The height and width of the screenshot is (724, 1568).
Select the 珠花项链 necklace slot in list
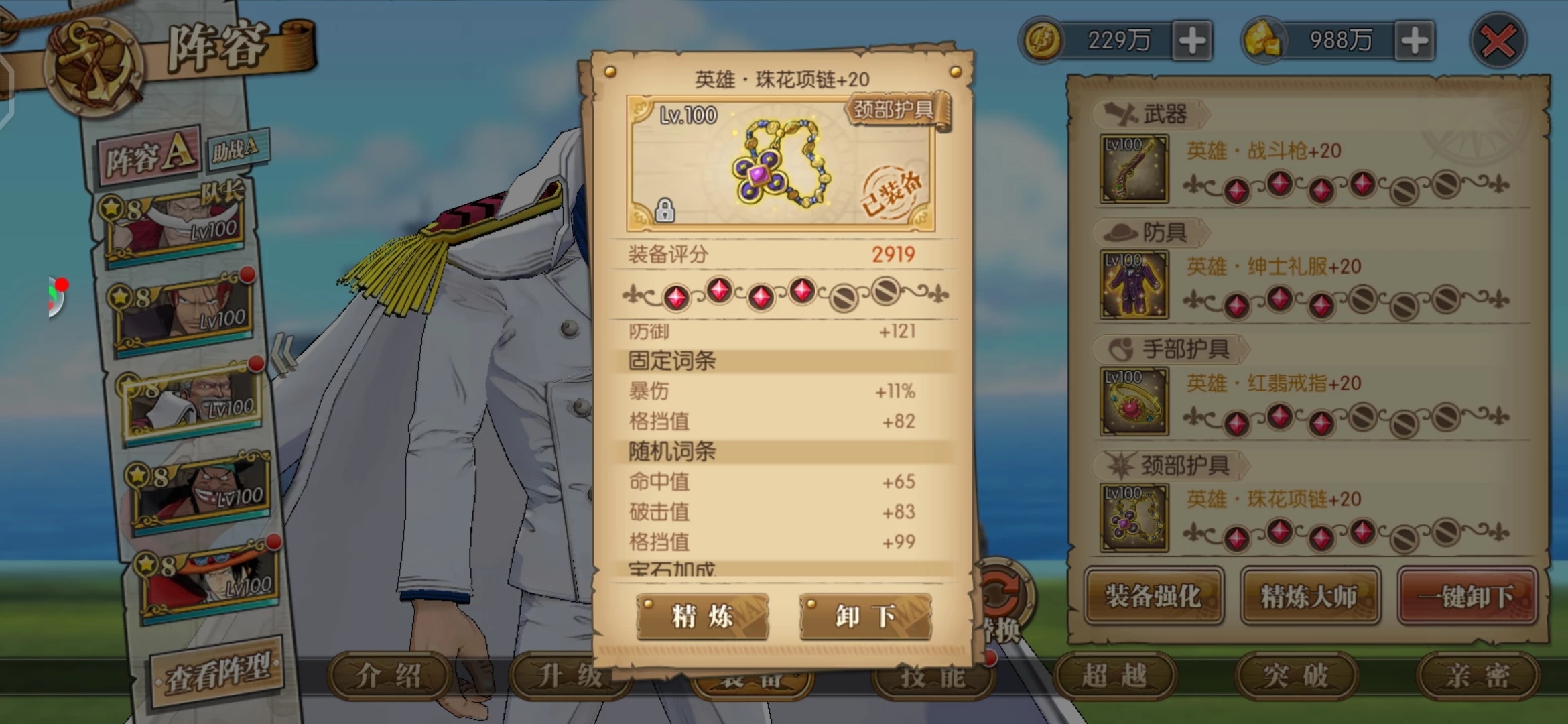1134,517
